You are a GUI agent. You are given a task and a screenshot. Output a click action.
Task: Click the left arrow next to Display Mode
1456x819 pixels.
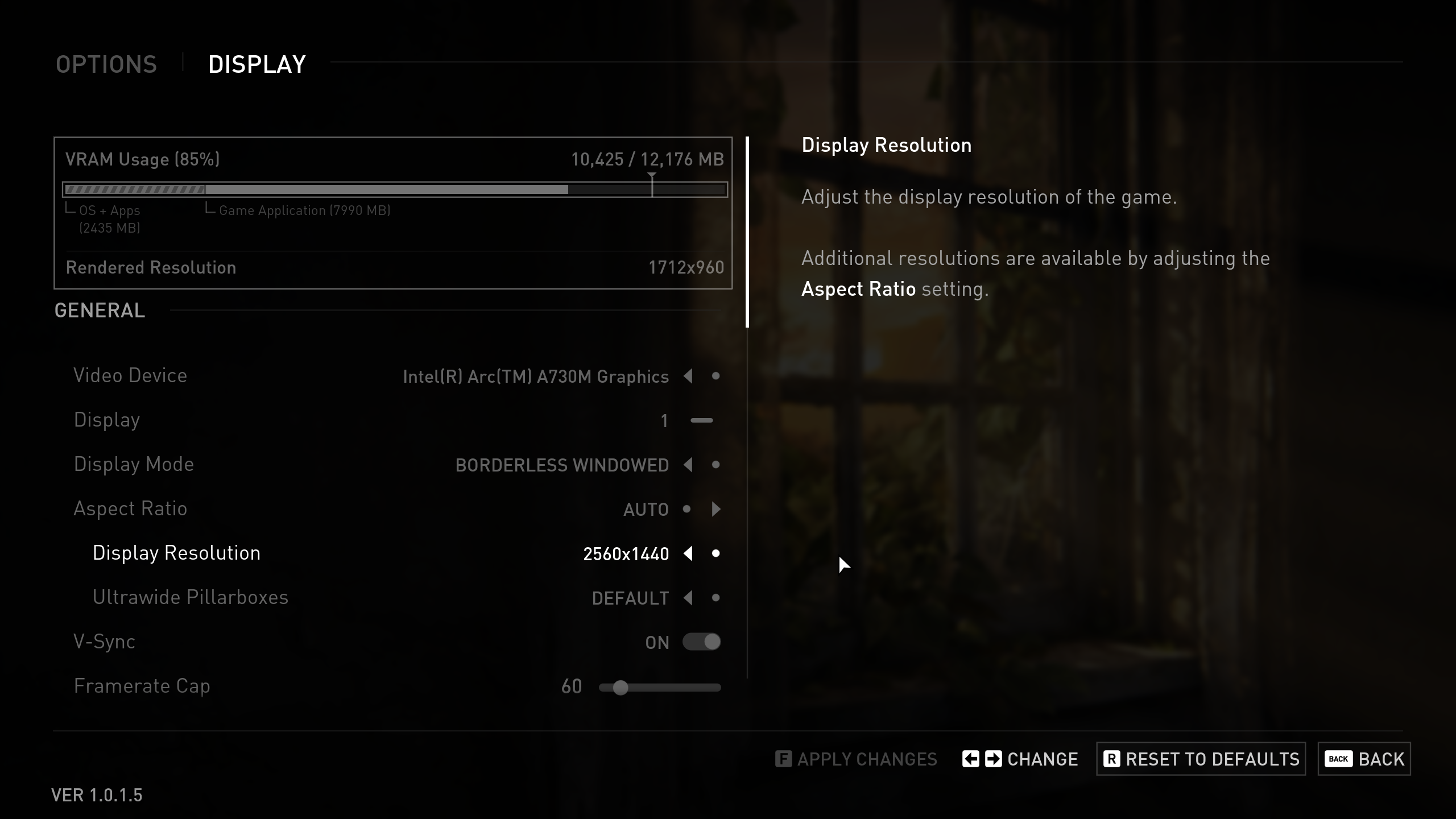pos(689,465)
